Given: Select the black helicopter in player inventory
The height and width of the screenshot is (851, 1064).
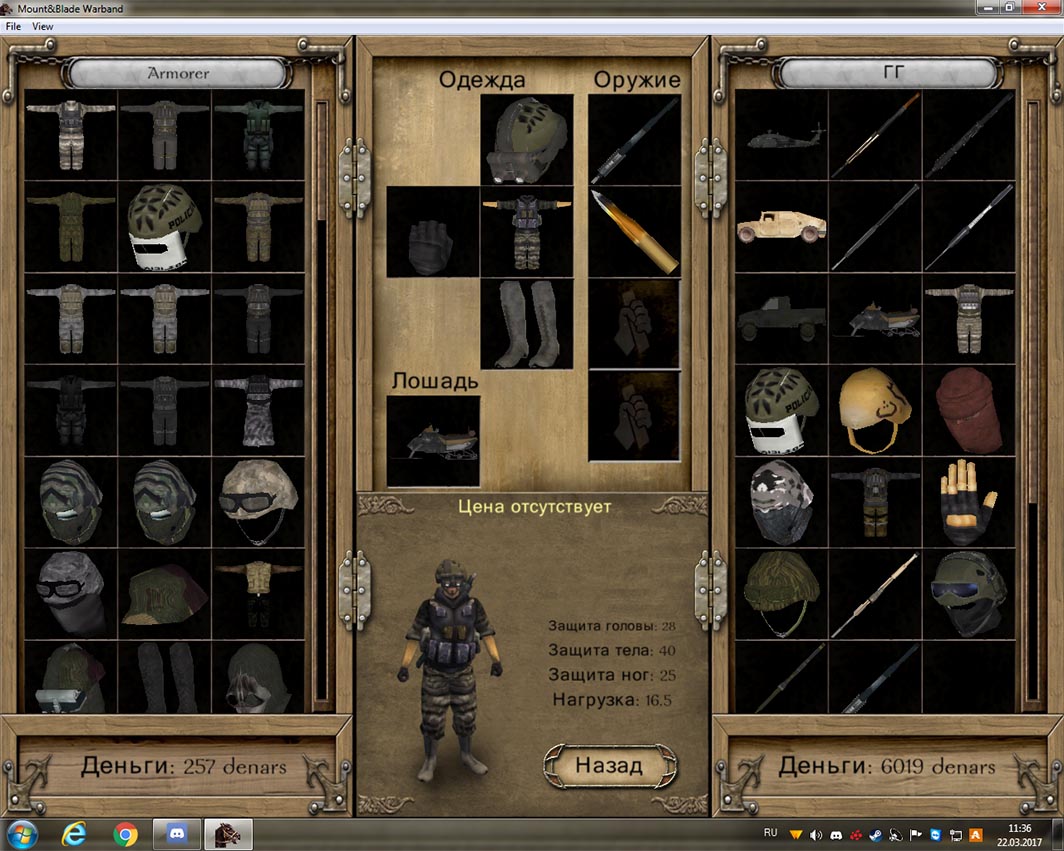Looking at the screenshot, I should click(781, 136).
